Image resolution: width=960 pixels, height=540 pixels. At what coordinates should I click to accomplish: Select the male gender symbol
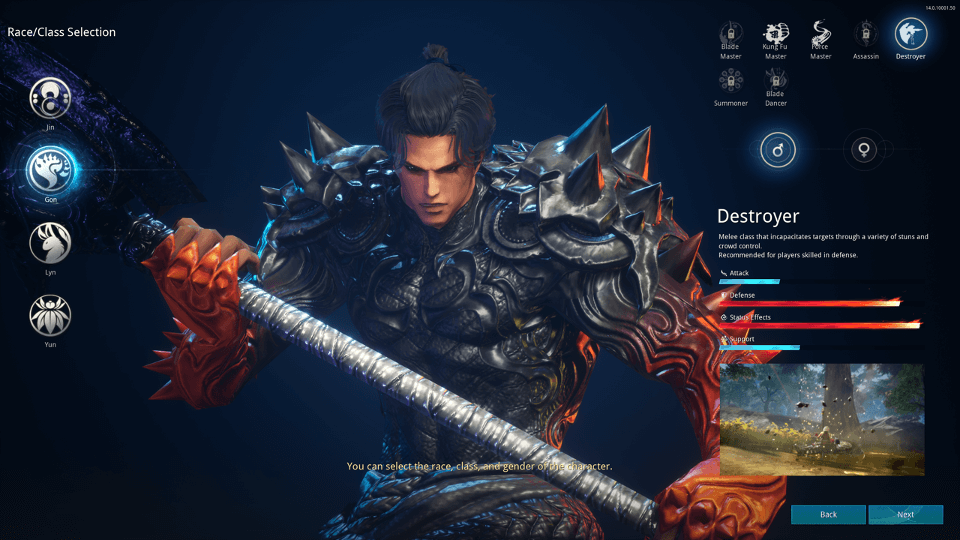point(776,150)
